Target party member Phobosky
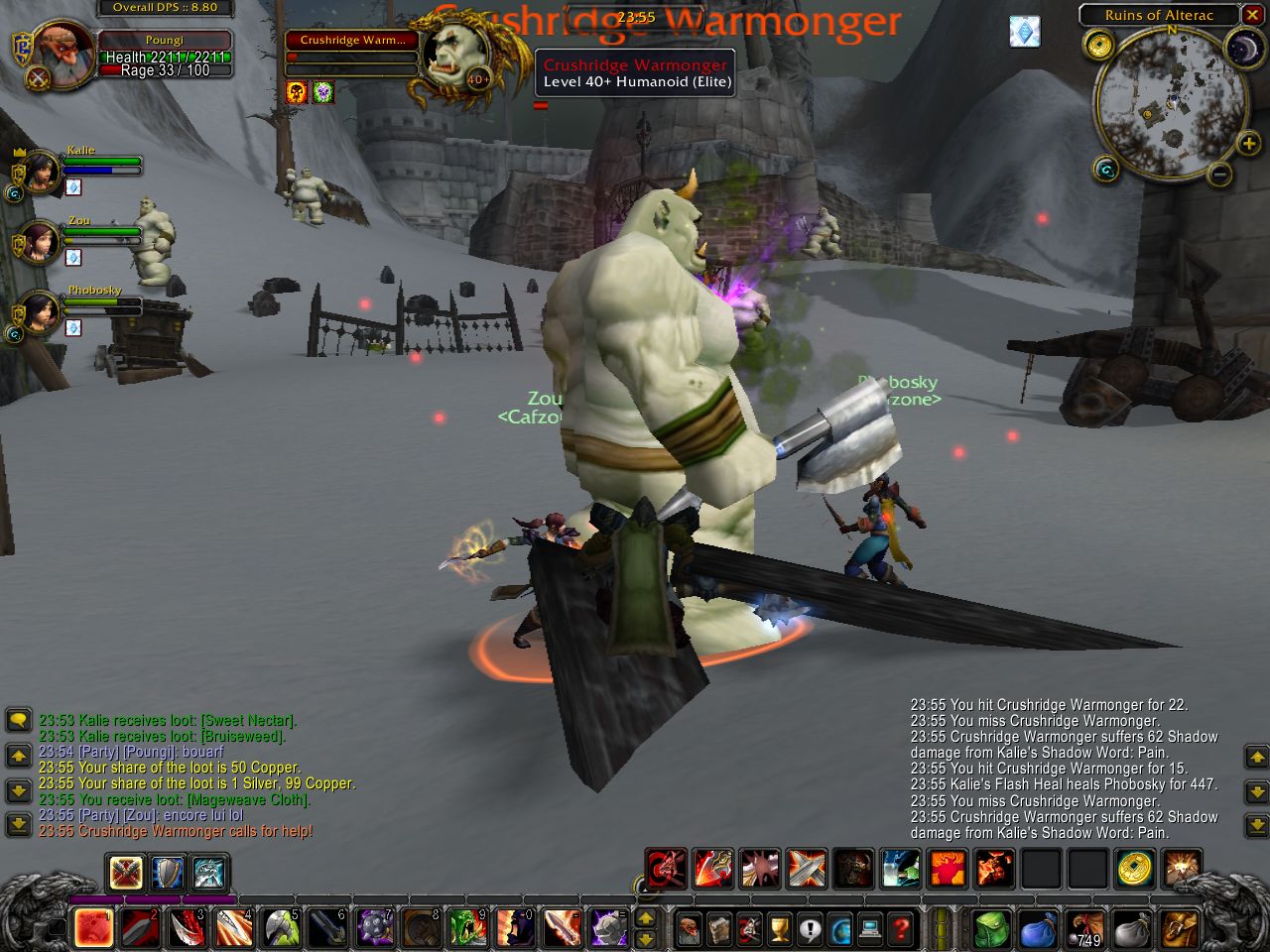 (41, 312)
